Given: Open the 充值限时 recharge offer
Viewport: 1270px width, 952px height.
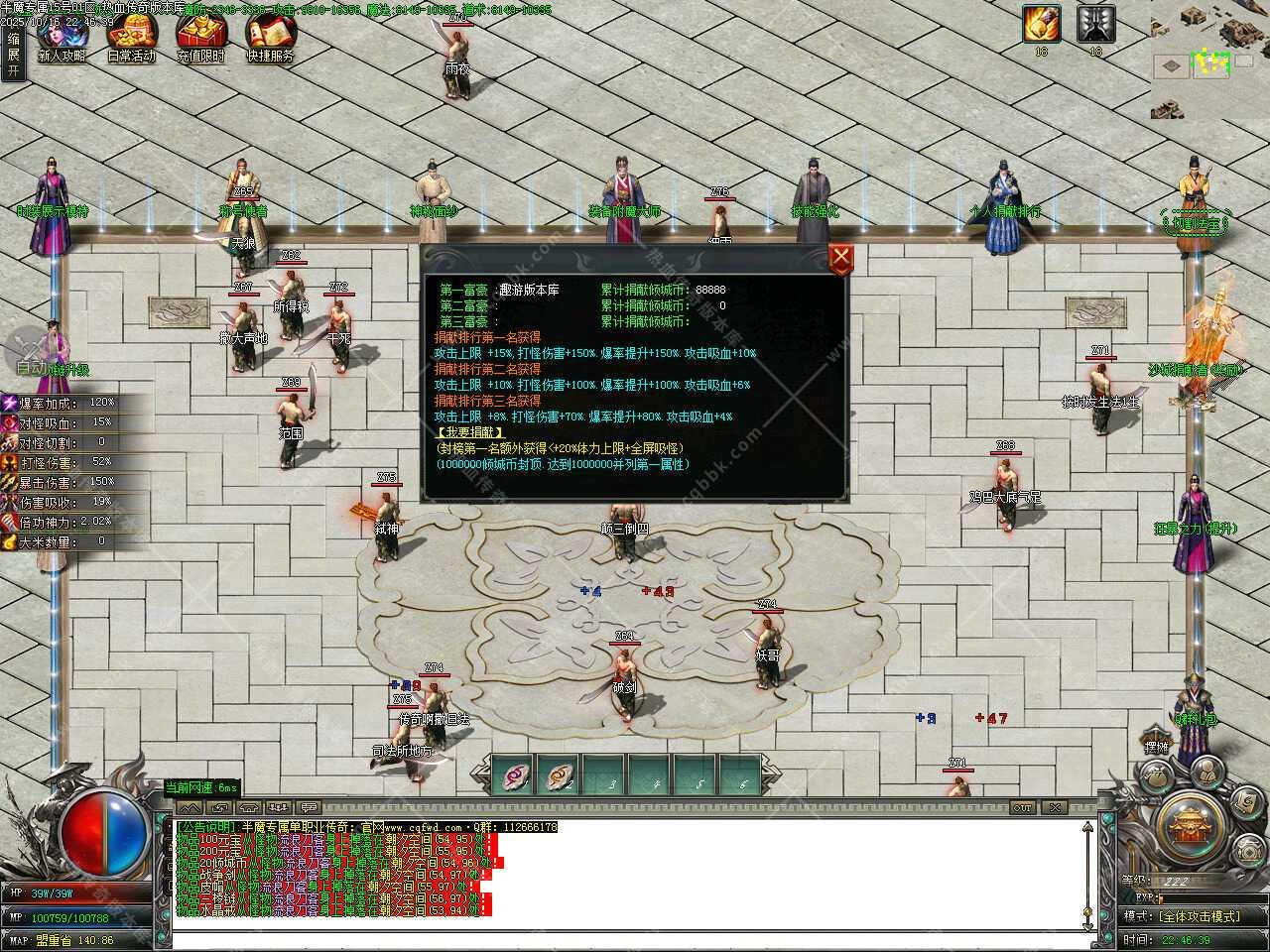Looking at the screenshot, I should pyautogui.click(x=200, y=38).
